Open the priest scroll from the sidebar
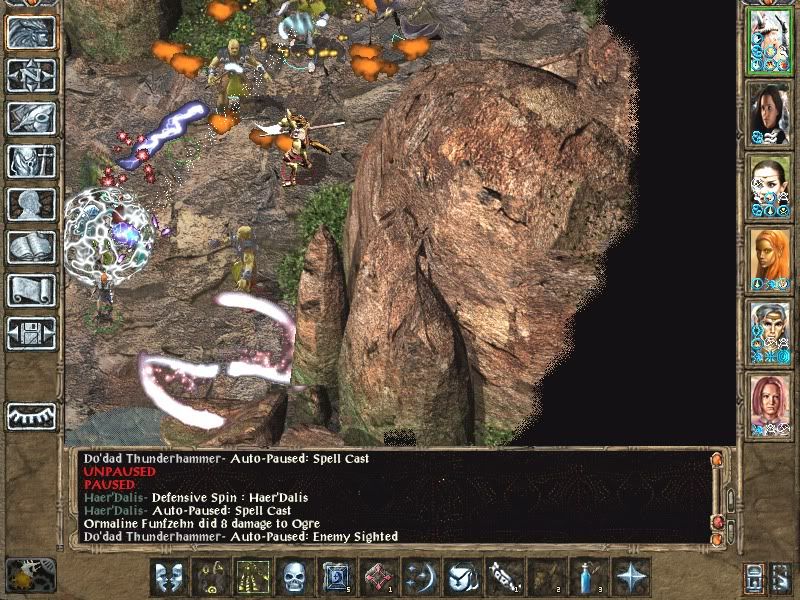This screenshot has width=800, height=600. [31, 290]
